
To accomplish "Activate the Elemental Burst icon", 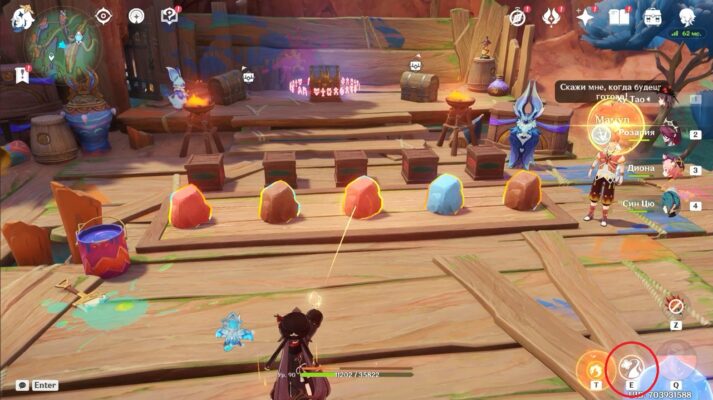I will (x=677, y=364).
